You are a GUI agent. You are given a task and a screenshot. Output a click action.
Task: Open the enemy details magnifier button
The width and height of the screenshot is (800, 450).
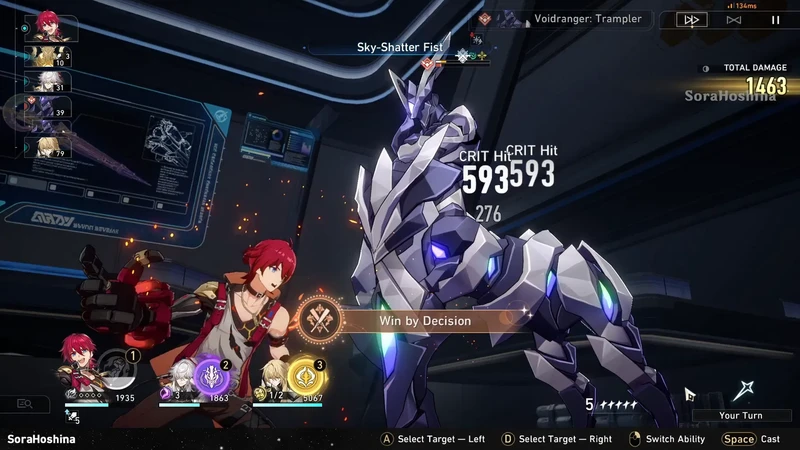pyautogui.click(x=24, y=404)
